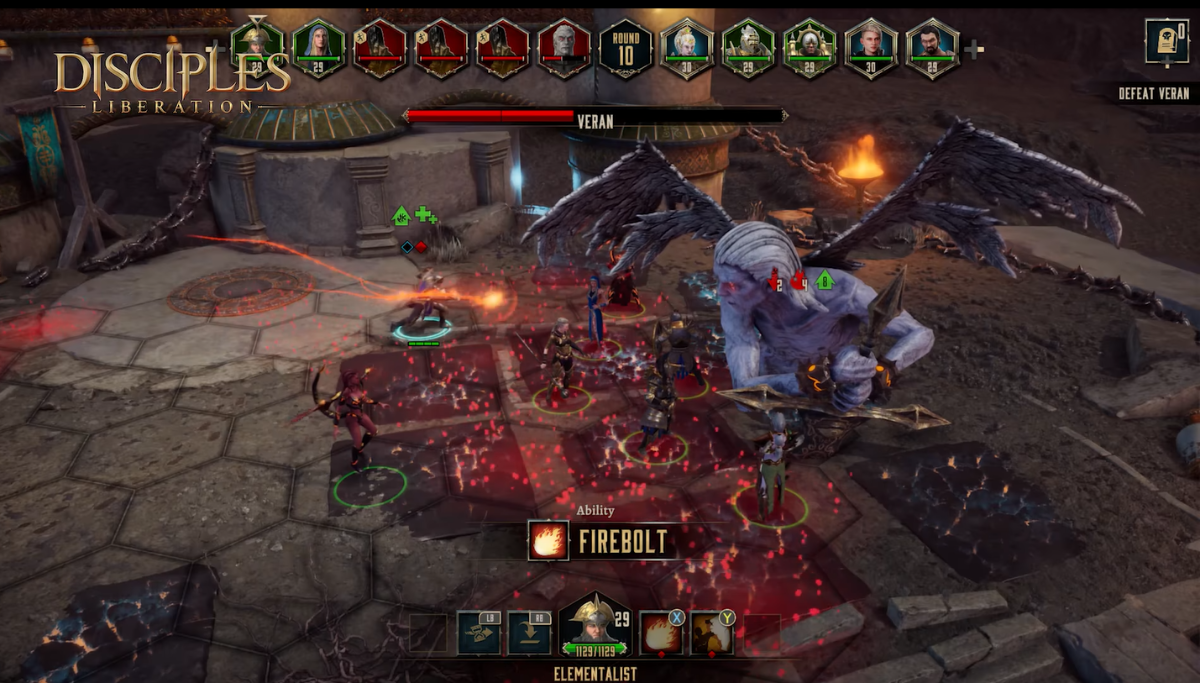Activate the yellow silhouette ability beside Firebolt

click(712, 633)
